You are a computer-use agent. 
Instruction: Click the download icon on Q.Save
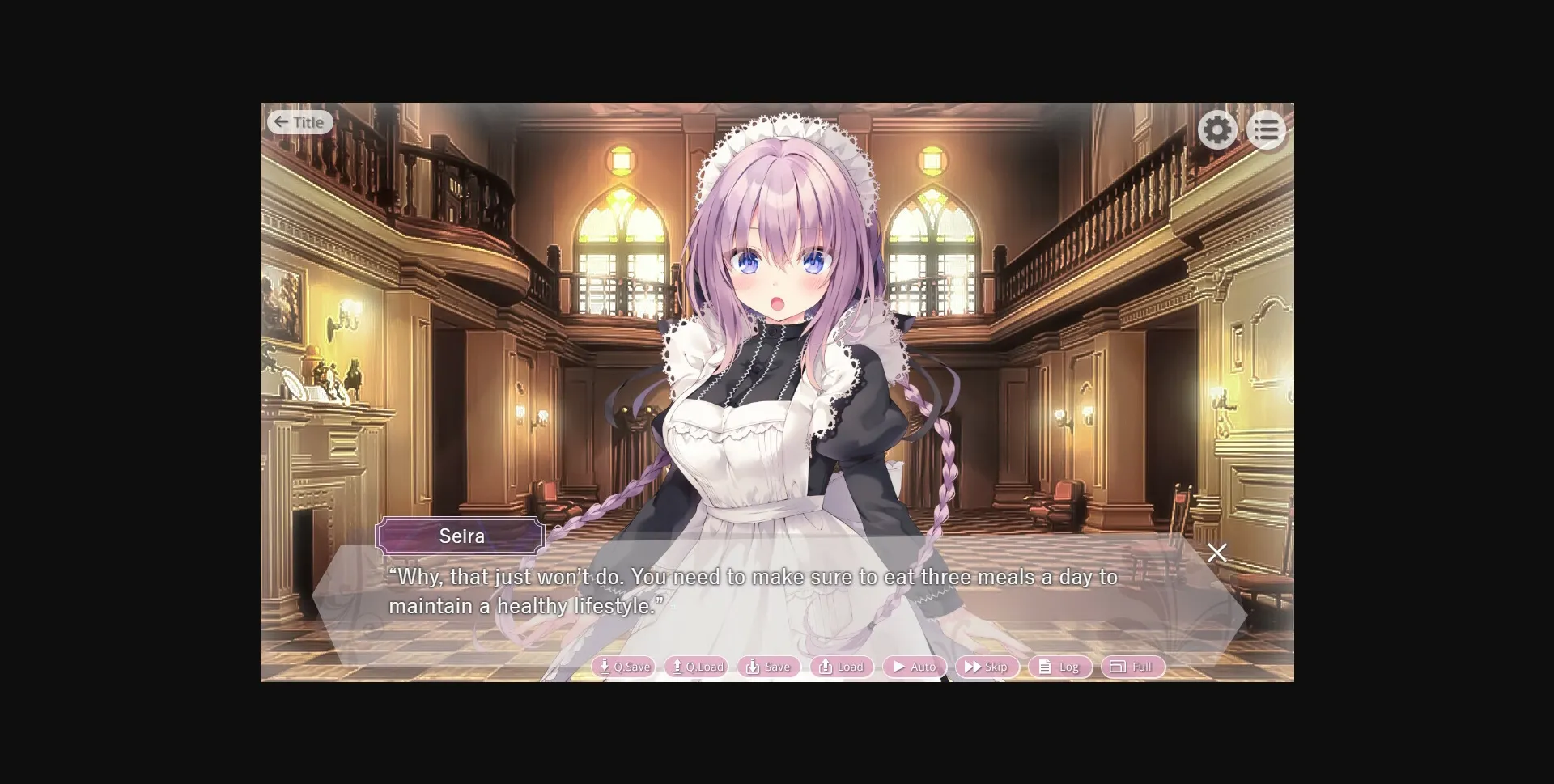[x=605, y=667]
